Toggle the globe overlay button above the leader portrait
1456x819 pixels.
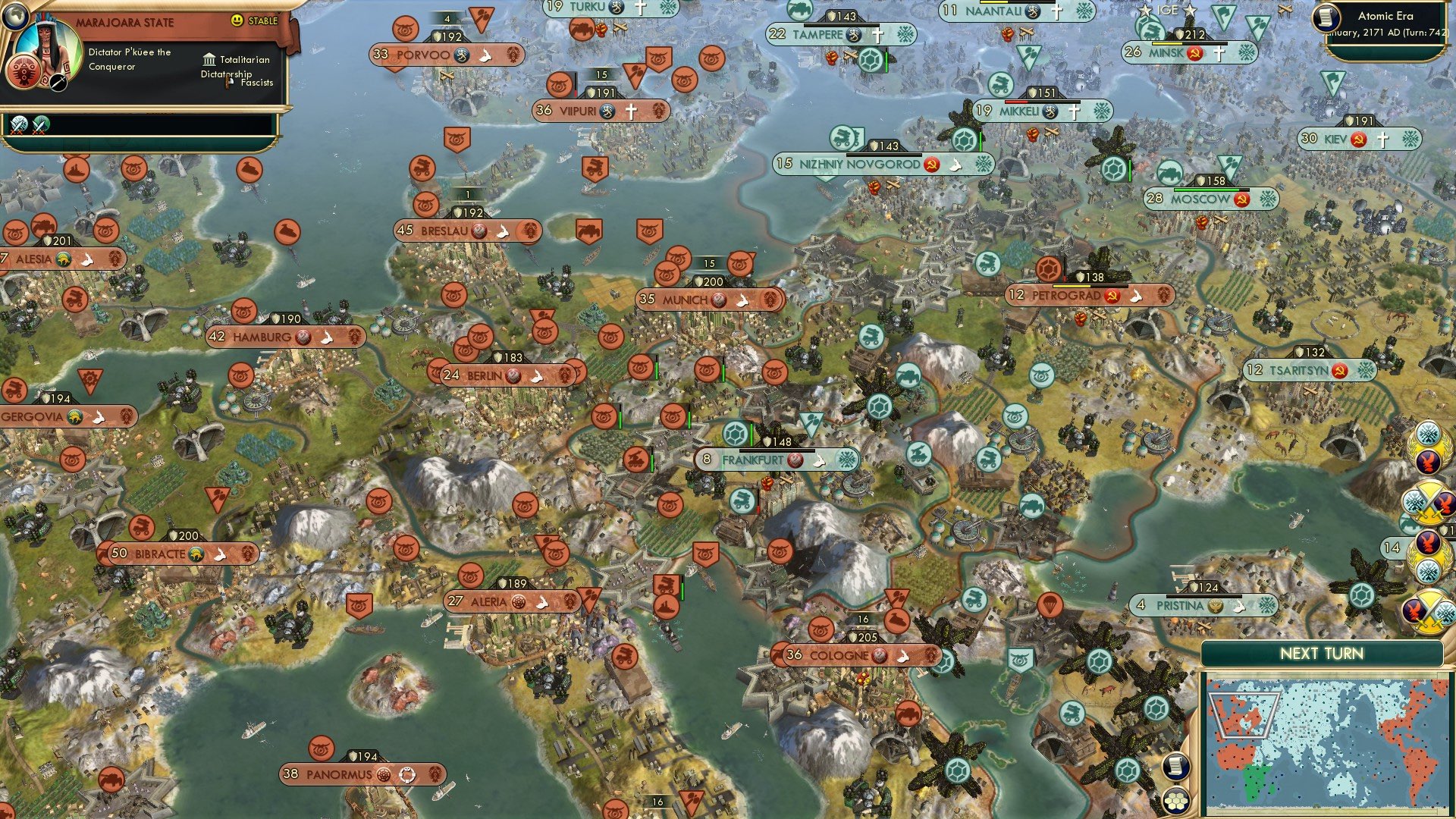17,17
